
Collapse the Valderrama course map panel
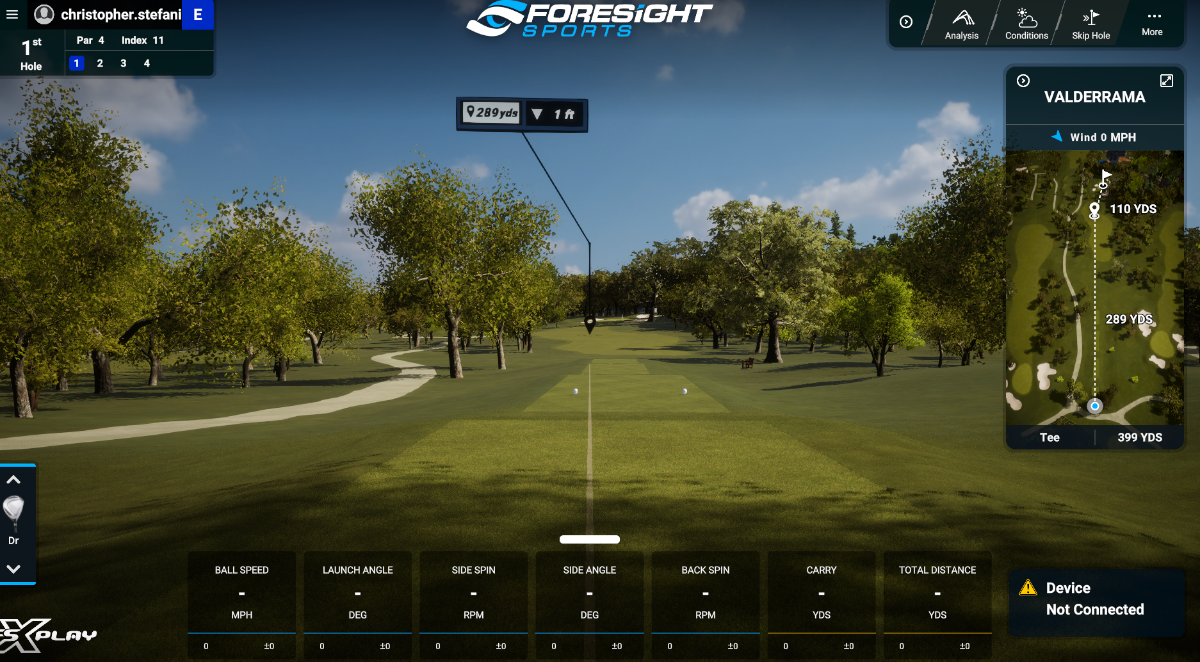(1023, 81)
